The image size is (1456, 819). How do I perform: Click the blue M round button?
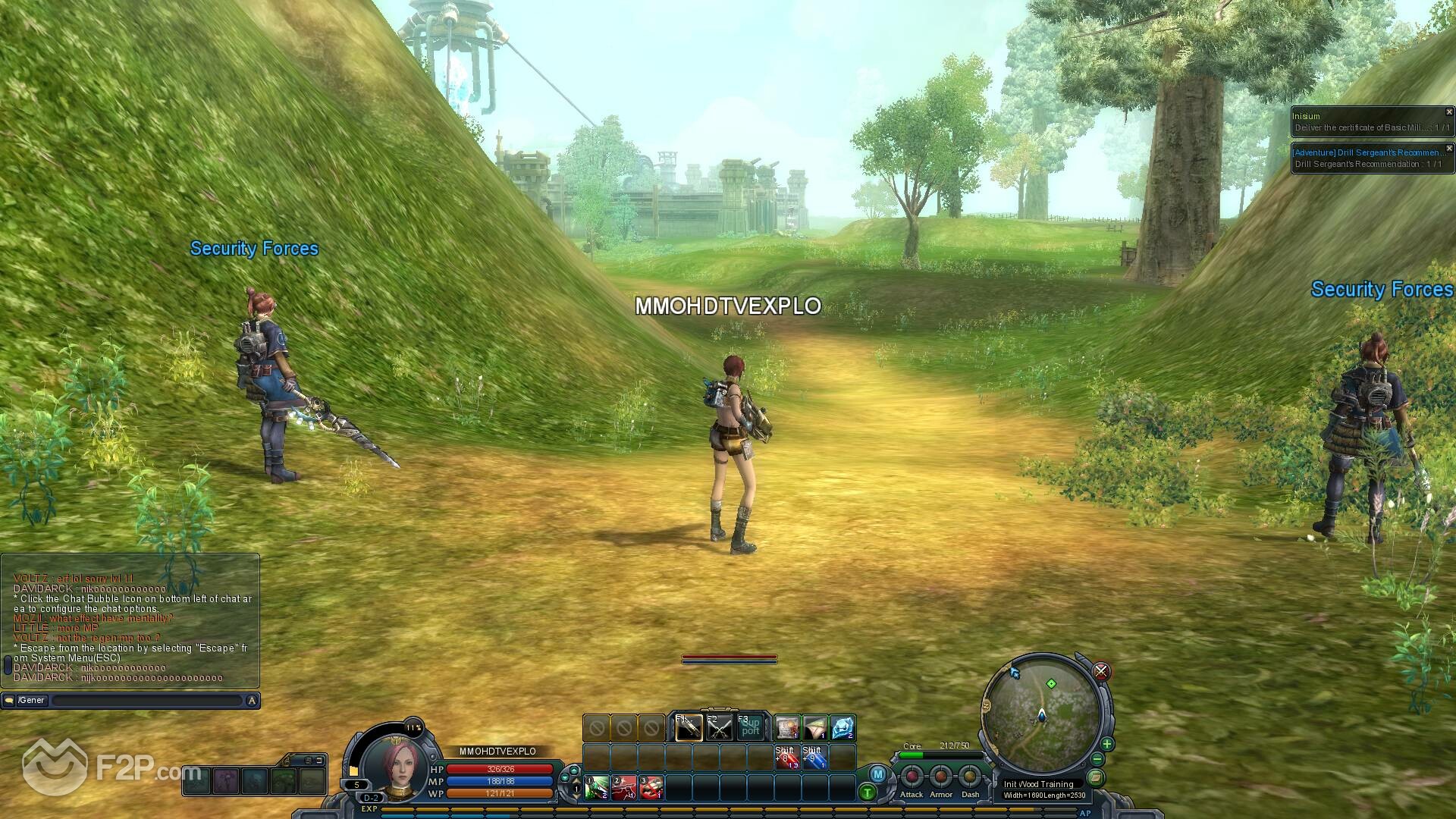(878, 774)
